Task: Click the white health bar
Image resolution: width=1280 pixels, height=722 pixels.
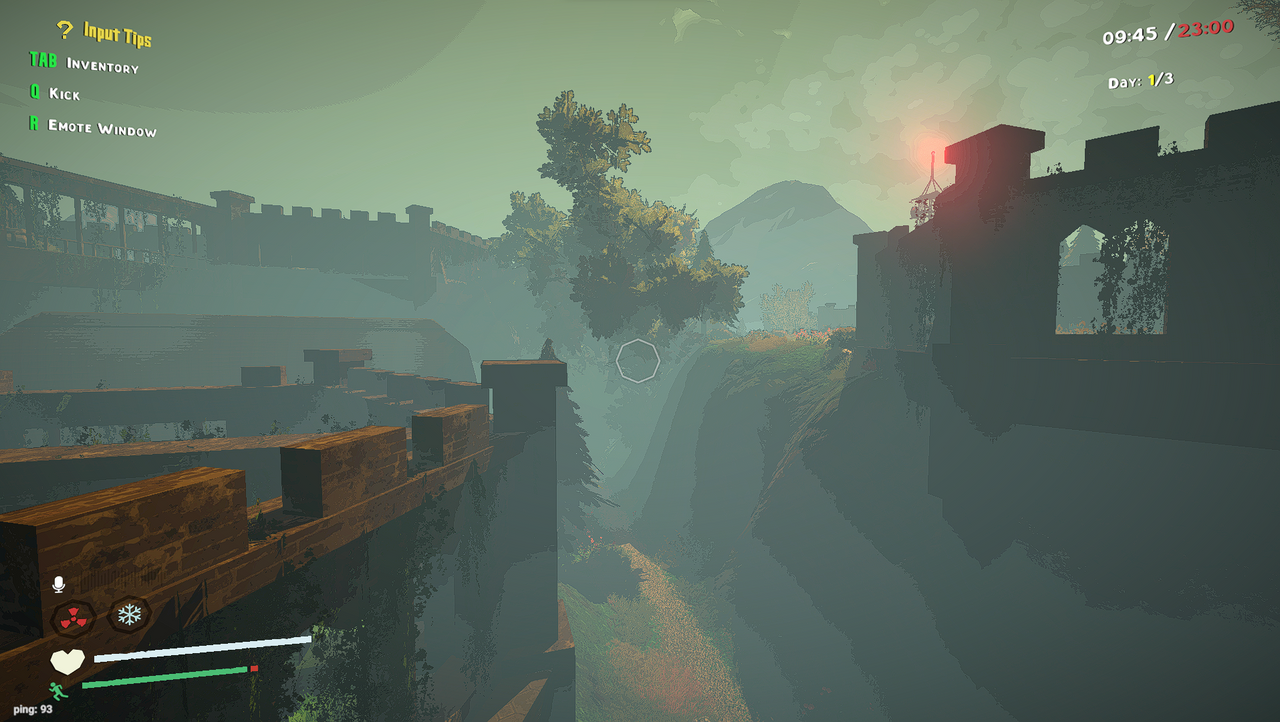Action: [200, 648]
